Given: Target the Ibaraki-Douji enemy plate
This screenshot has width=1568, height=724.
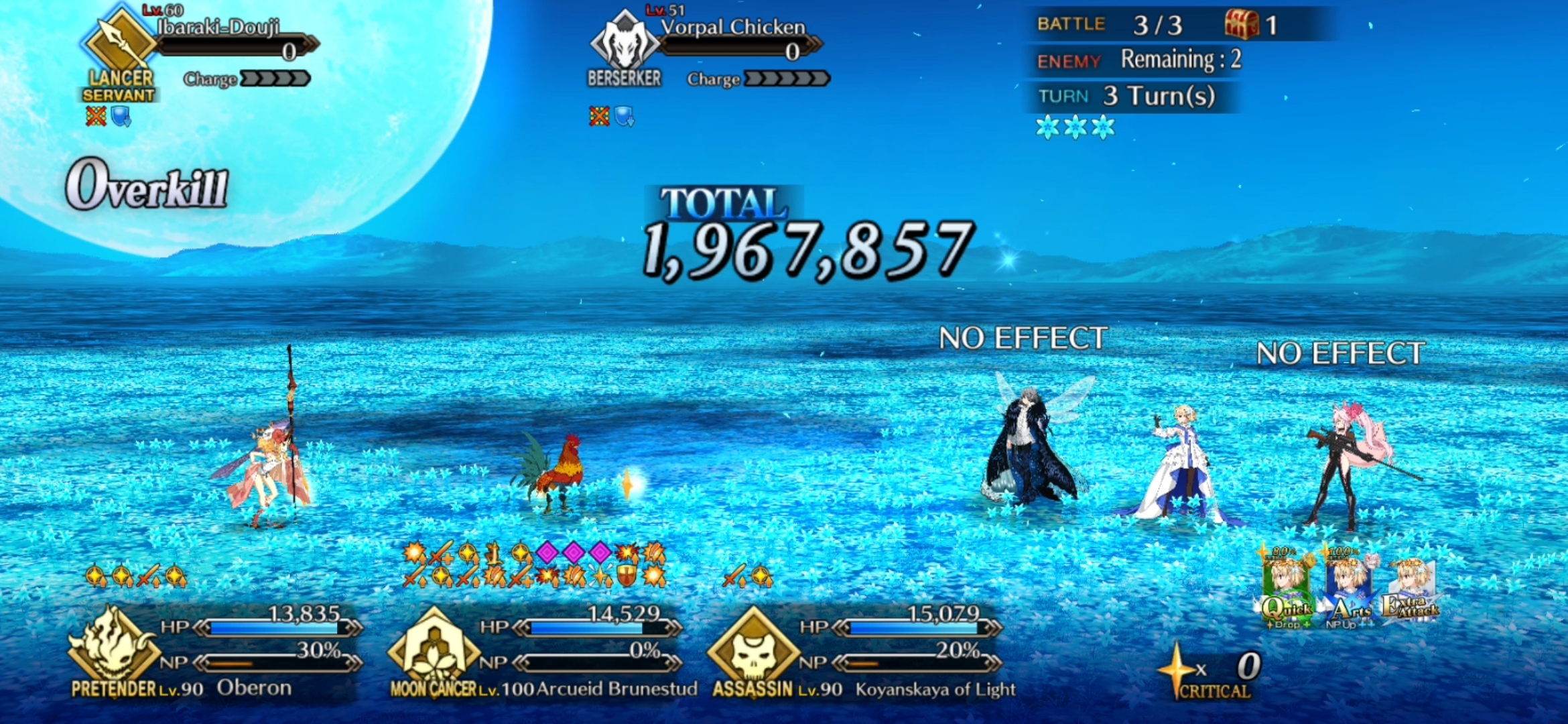Looking at the screenshot, I should coord(201,47).
